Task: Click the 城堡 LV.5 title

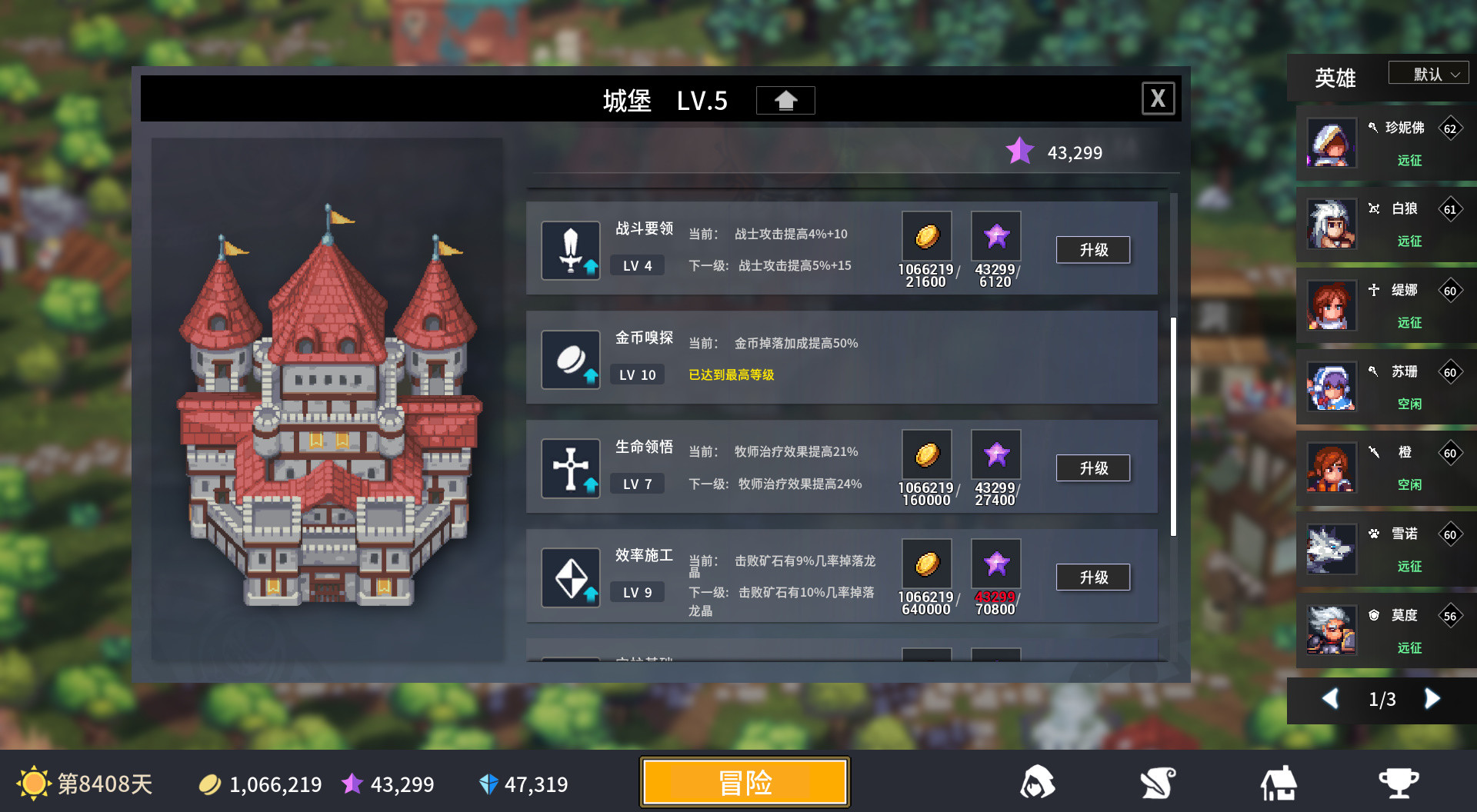Action: [x=663, y=101]
